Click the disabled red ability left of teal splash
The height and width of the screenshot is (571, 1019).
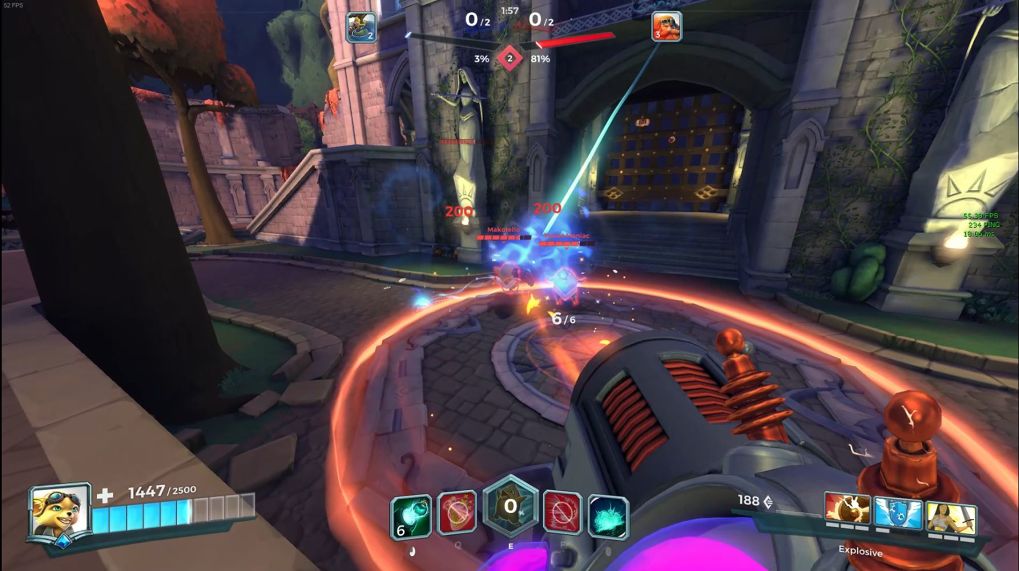(562, 513)
